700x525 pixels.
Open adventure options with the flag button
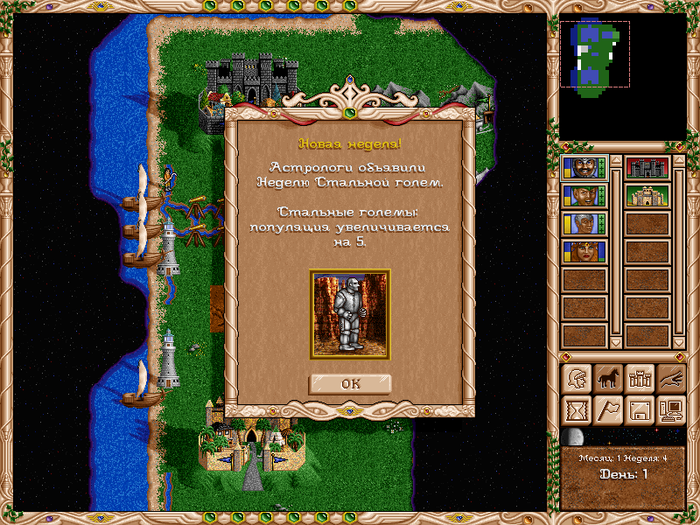point(608,410)
